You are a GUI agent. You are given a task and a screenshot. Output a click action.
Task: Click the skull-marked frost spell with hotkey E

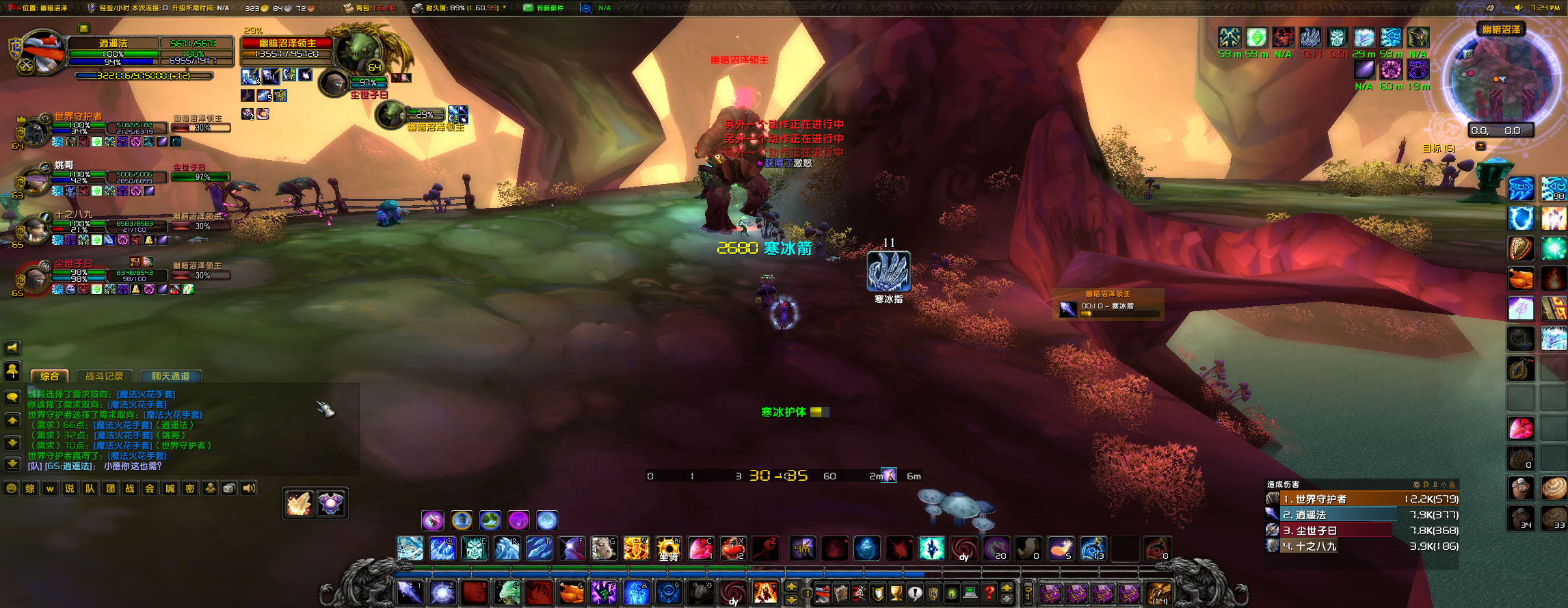[475, 549]
